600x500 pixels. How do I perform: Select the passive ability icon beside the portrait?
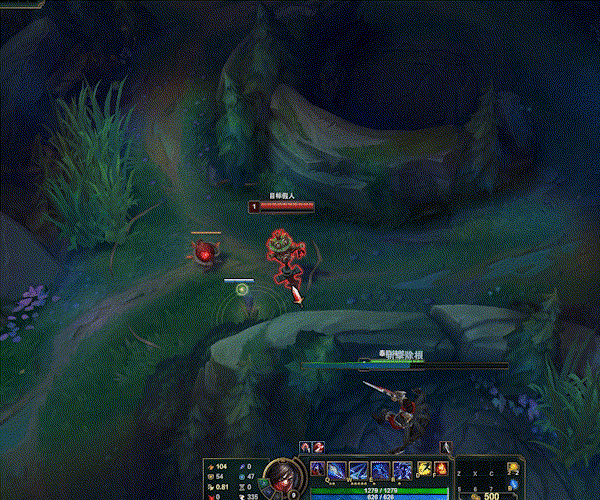click(317, 469)
